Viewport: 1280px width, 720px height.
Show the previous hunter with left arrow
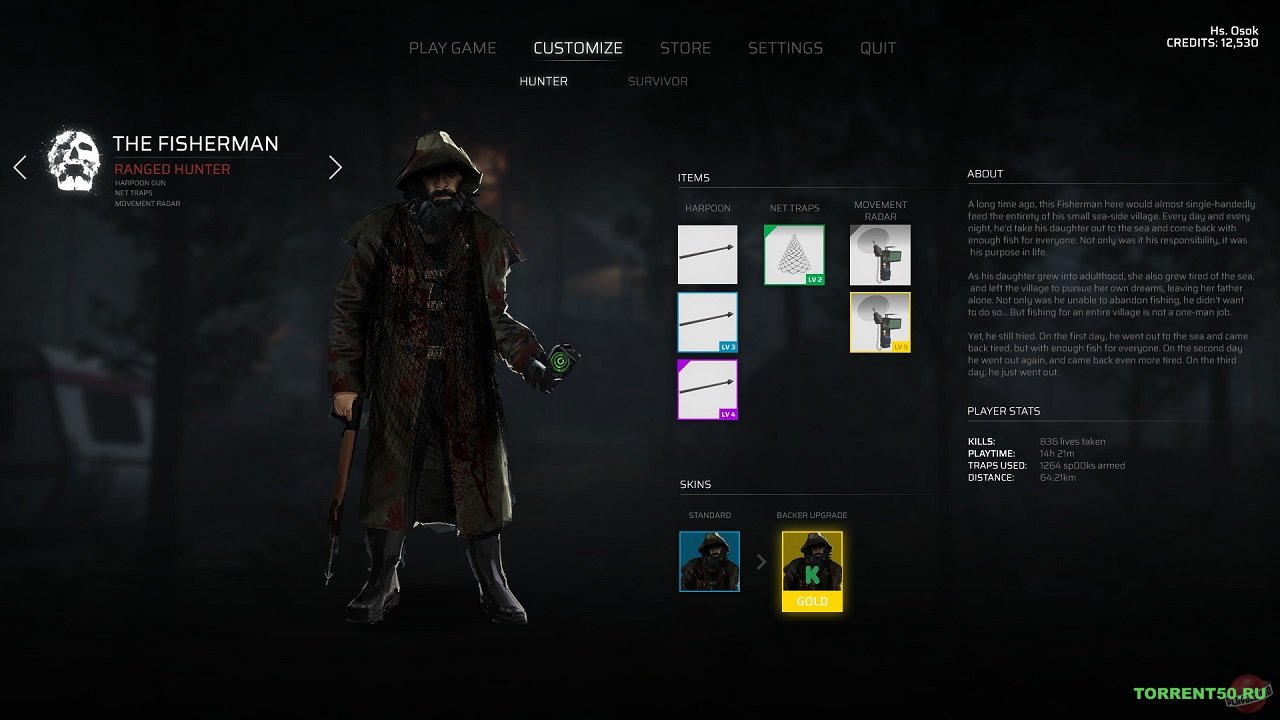click(x=20, y=167)
